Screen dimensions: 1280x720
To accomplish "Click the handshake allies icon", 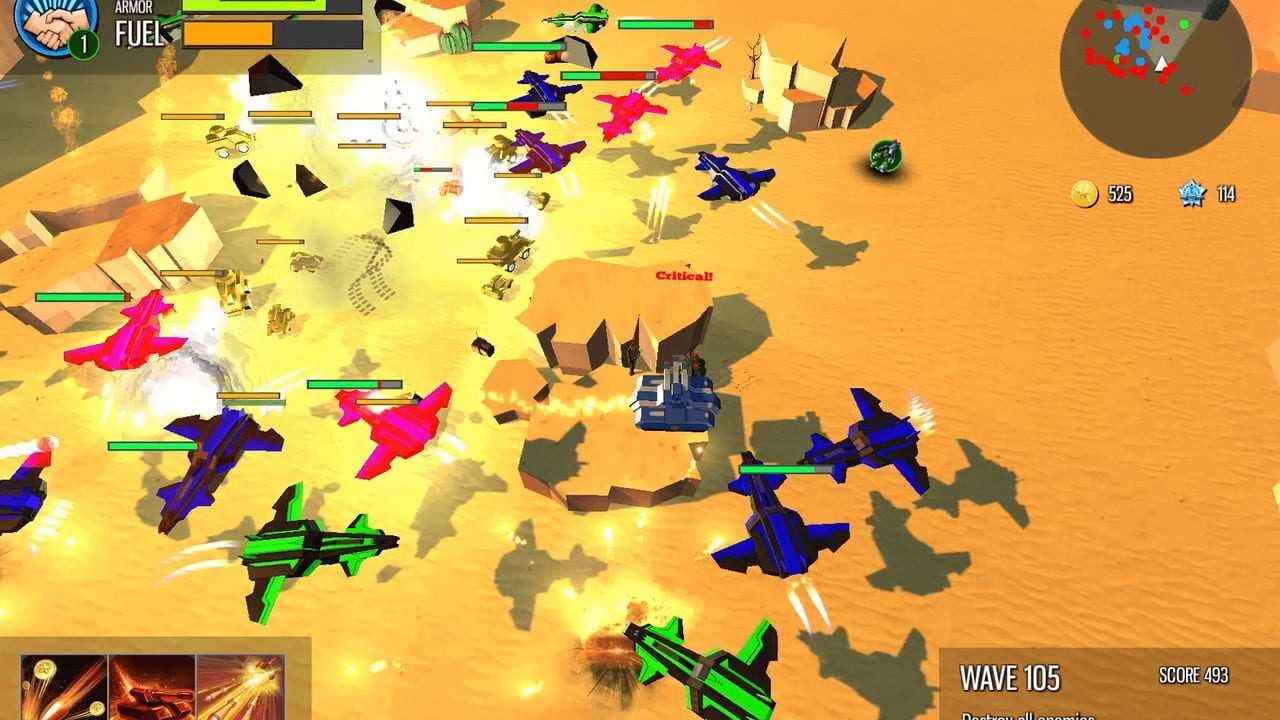I will tap(55, 24).
